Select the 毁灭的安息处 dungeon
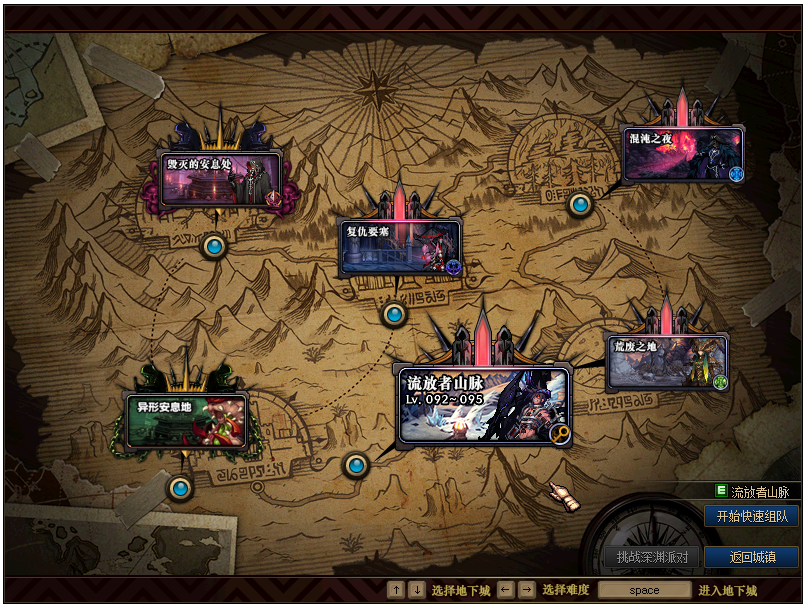808x610 pixels. click(x=221, y=179)
